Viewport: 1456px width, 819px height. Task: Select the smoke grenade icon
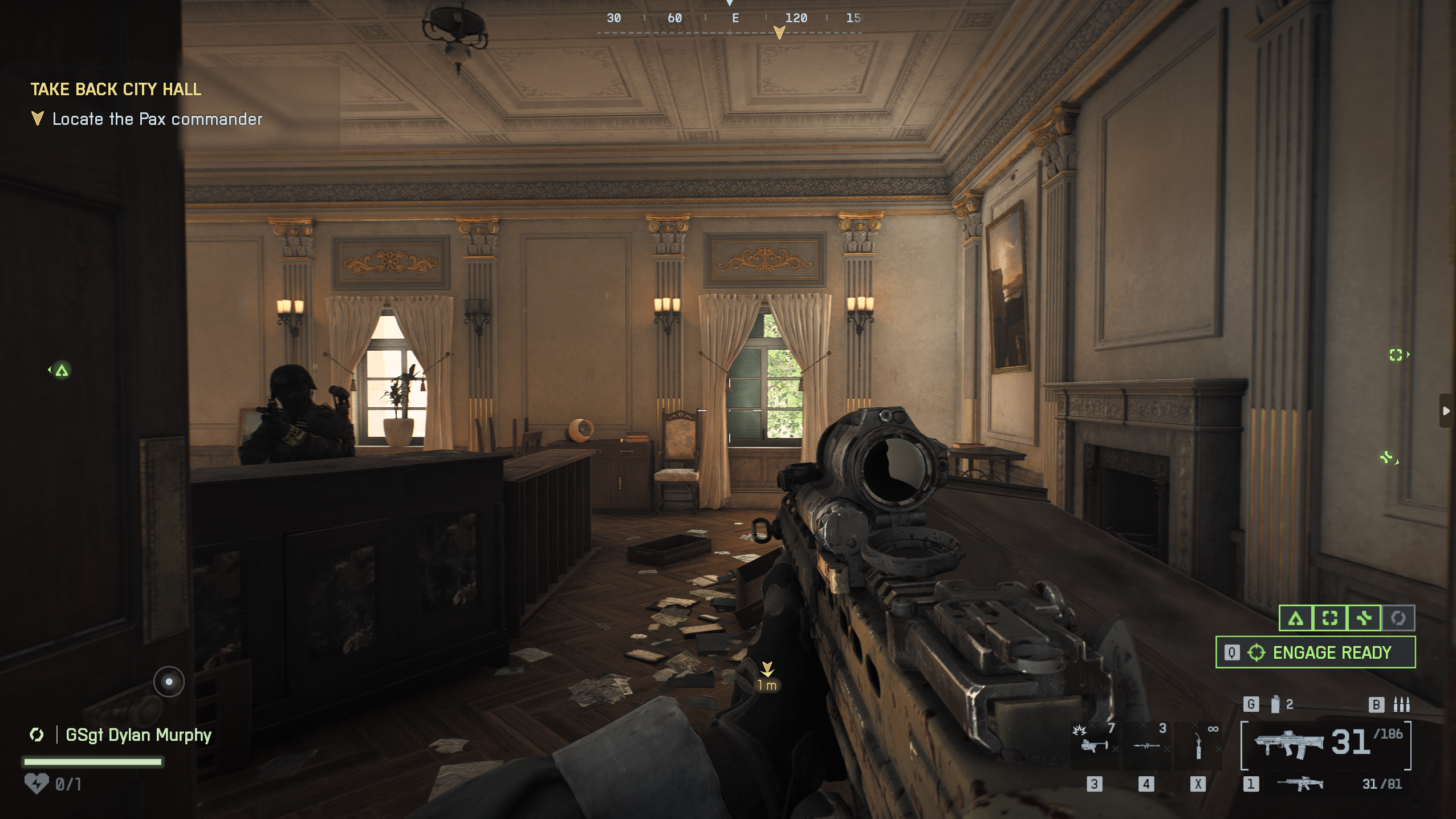pyautogui.click(x=1275, y=704)
